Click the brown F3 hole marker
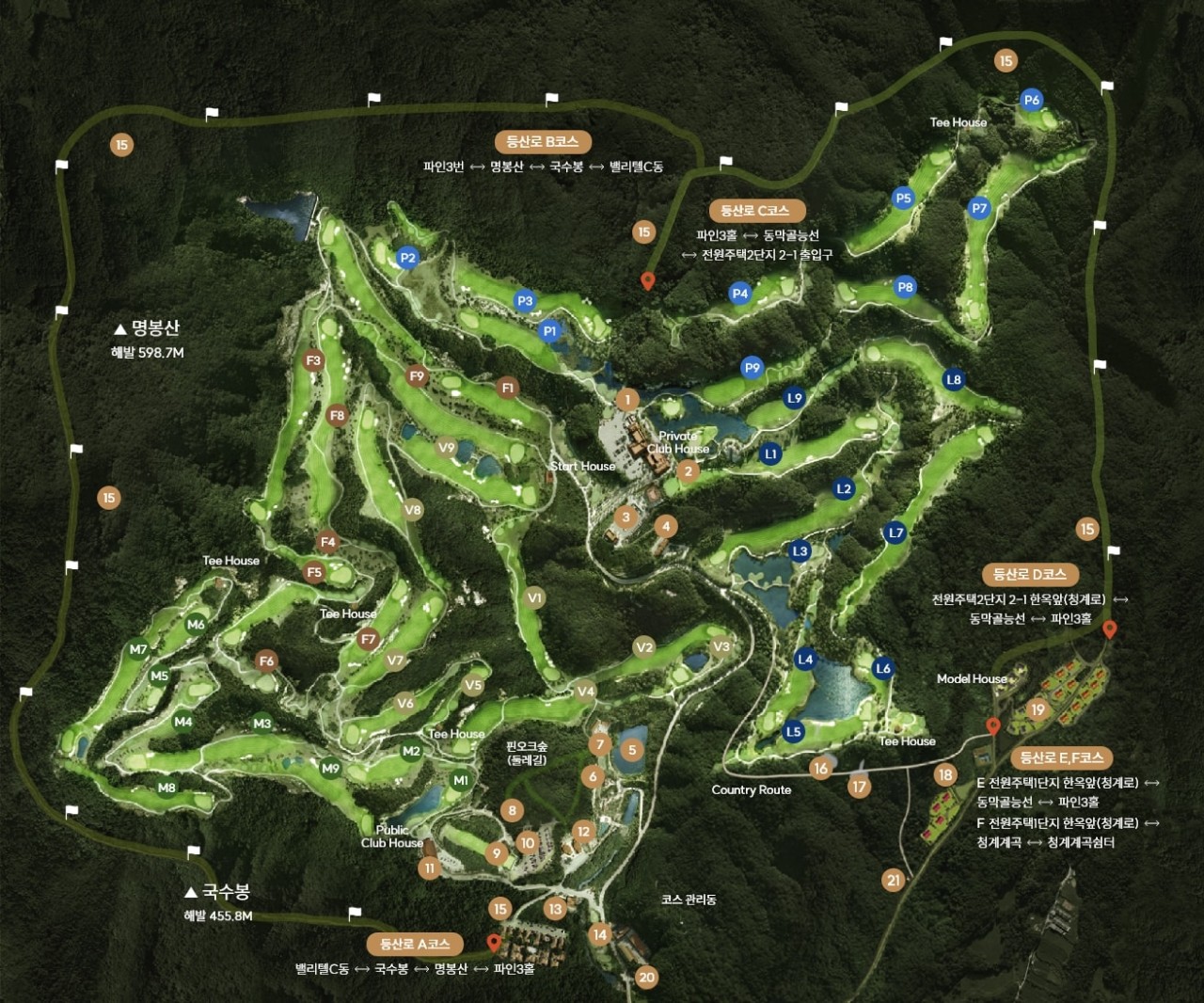The height and width of the screenshot is (1003, 1204). click(313, 360)
